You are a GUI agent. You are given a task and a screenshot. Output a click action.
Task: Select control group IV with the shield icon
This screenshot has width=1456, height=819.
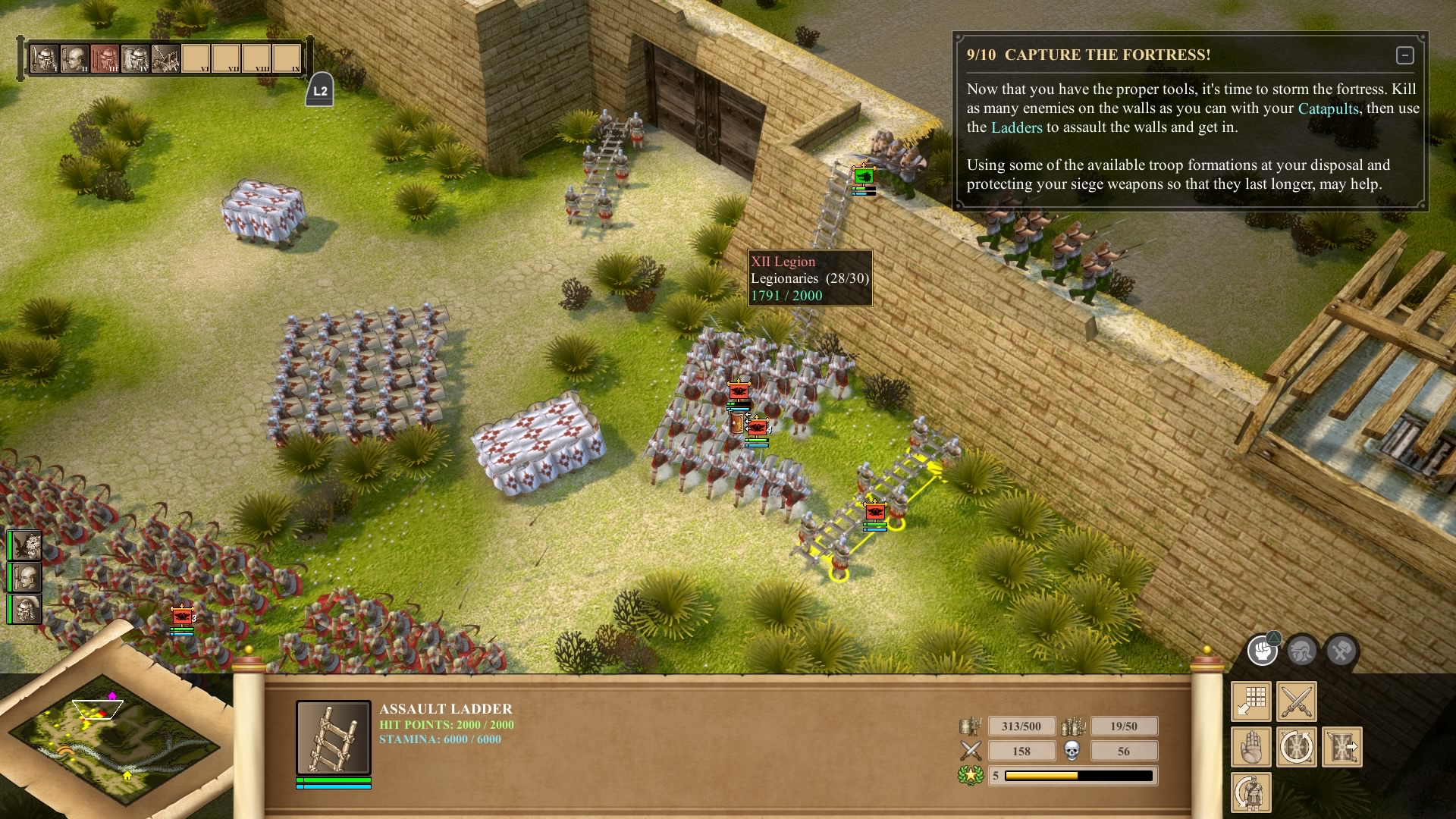click(135, 58)
